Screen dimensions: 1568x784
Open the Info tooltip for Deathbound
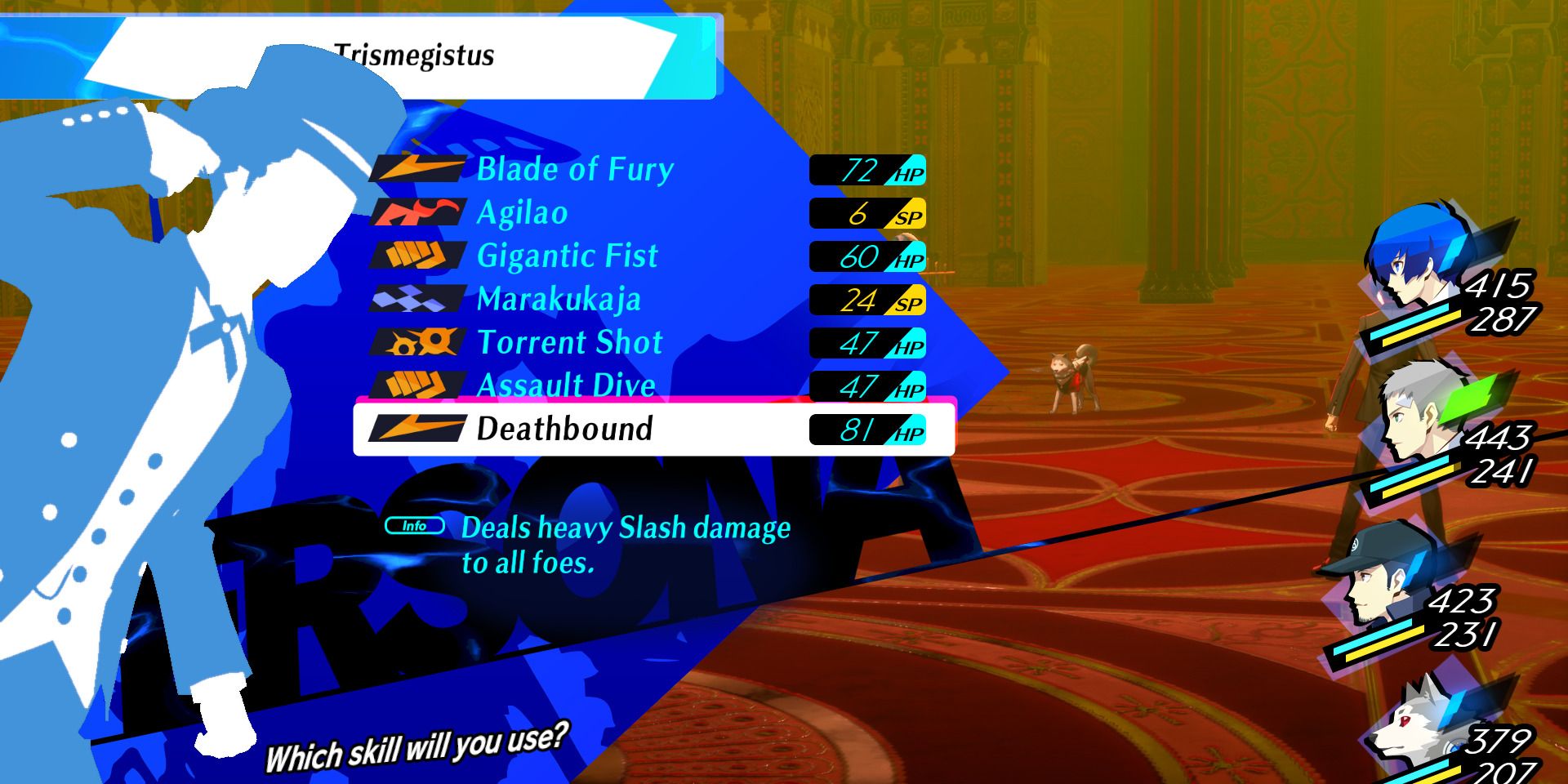(415, 527)
